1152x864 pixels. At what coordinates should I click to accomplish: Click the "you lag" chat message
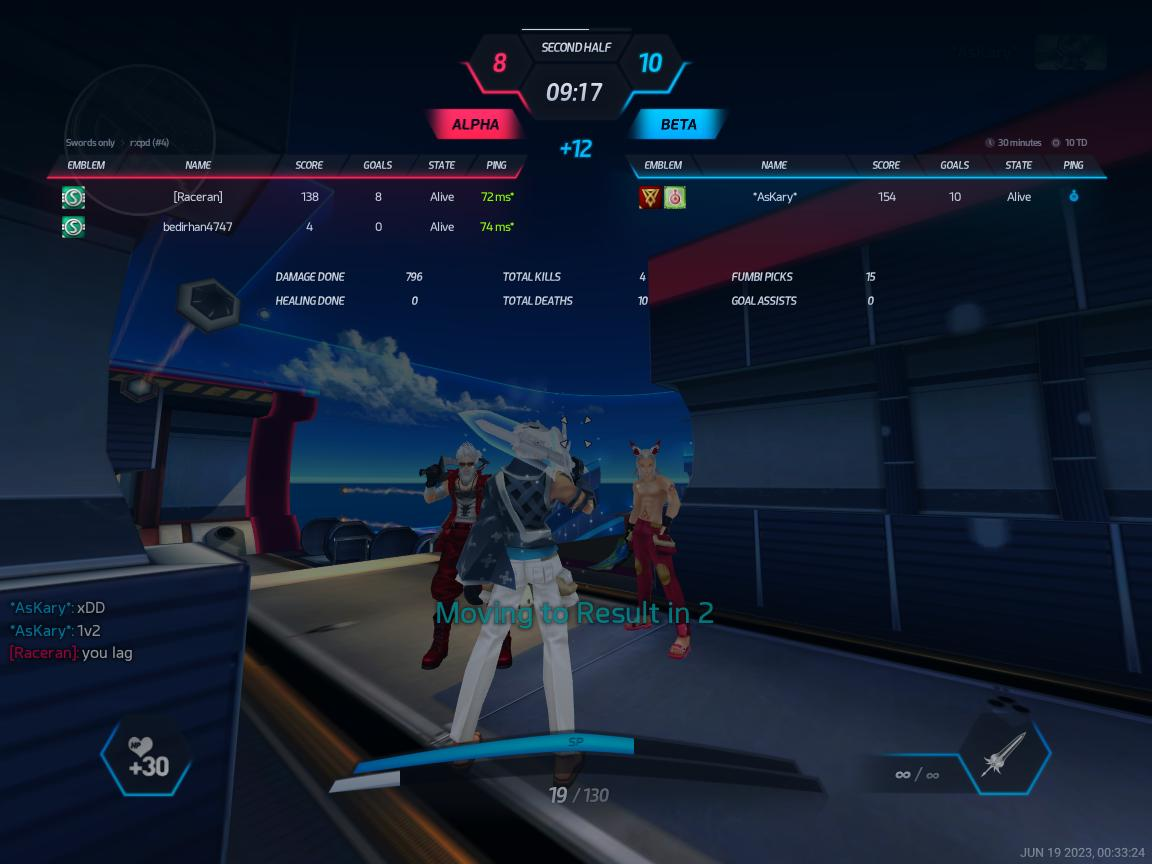coord(107,653)
